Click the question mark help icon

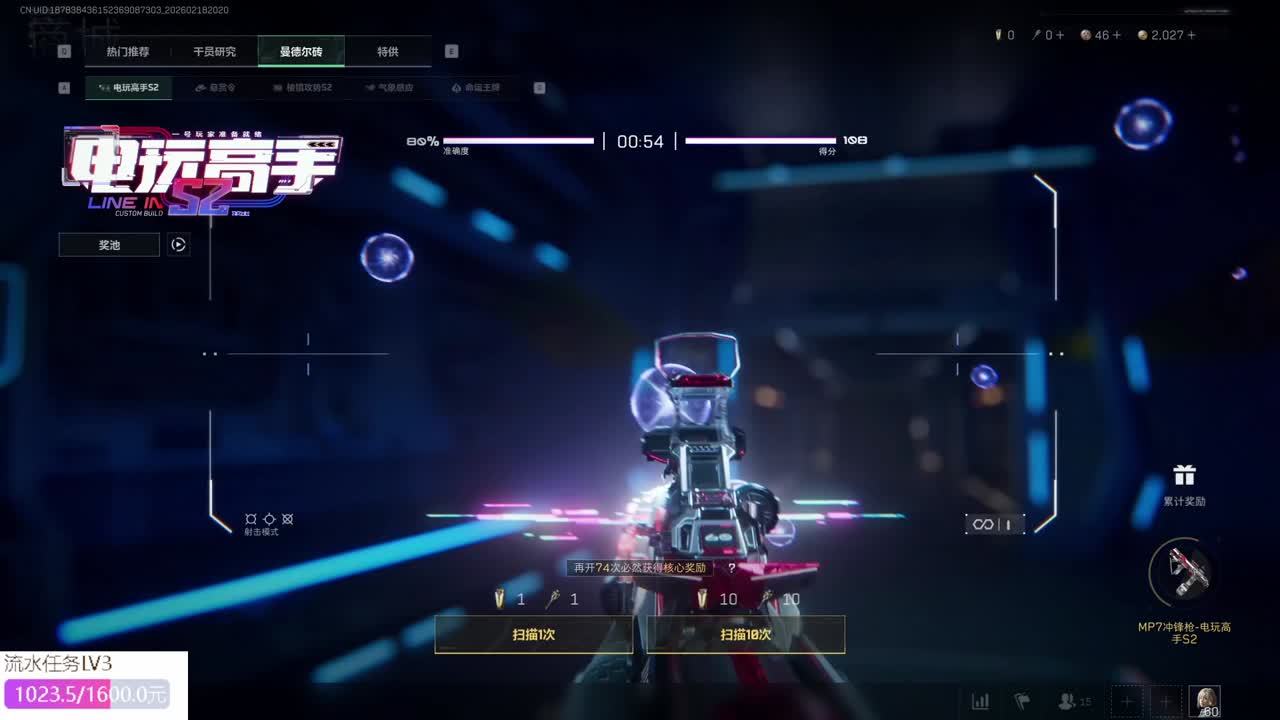point(732,568)
